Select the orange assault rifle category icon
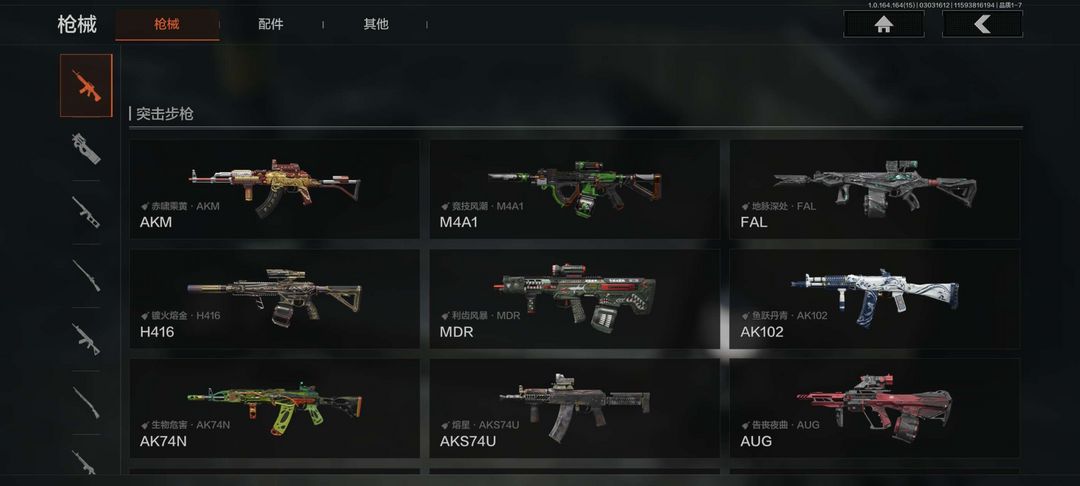 point(87,86)
